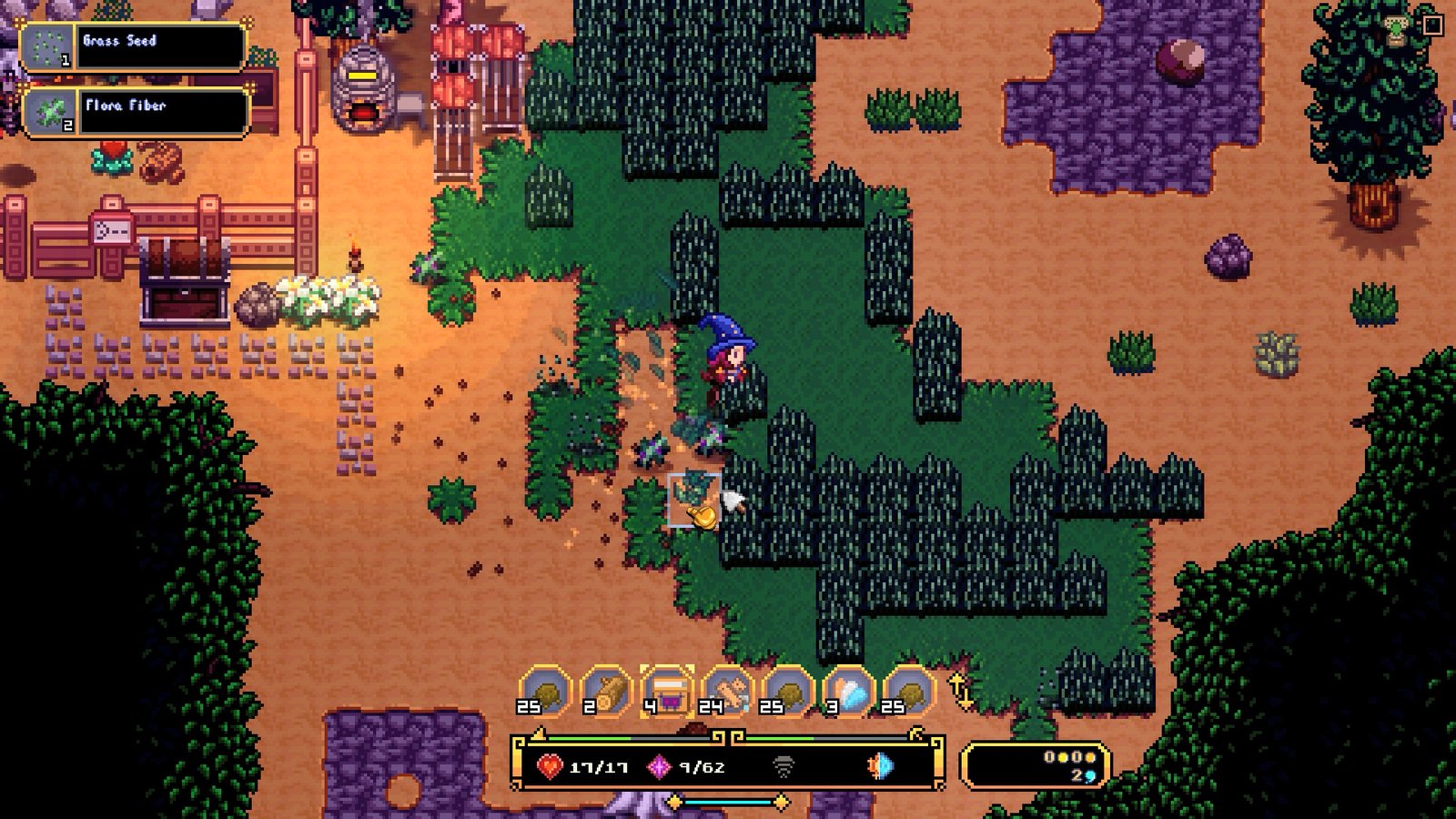Pick the blue crystal hotbar slot
Viewport: 1456px width, 819px height.
coord(848,693)
